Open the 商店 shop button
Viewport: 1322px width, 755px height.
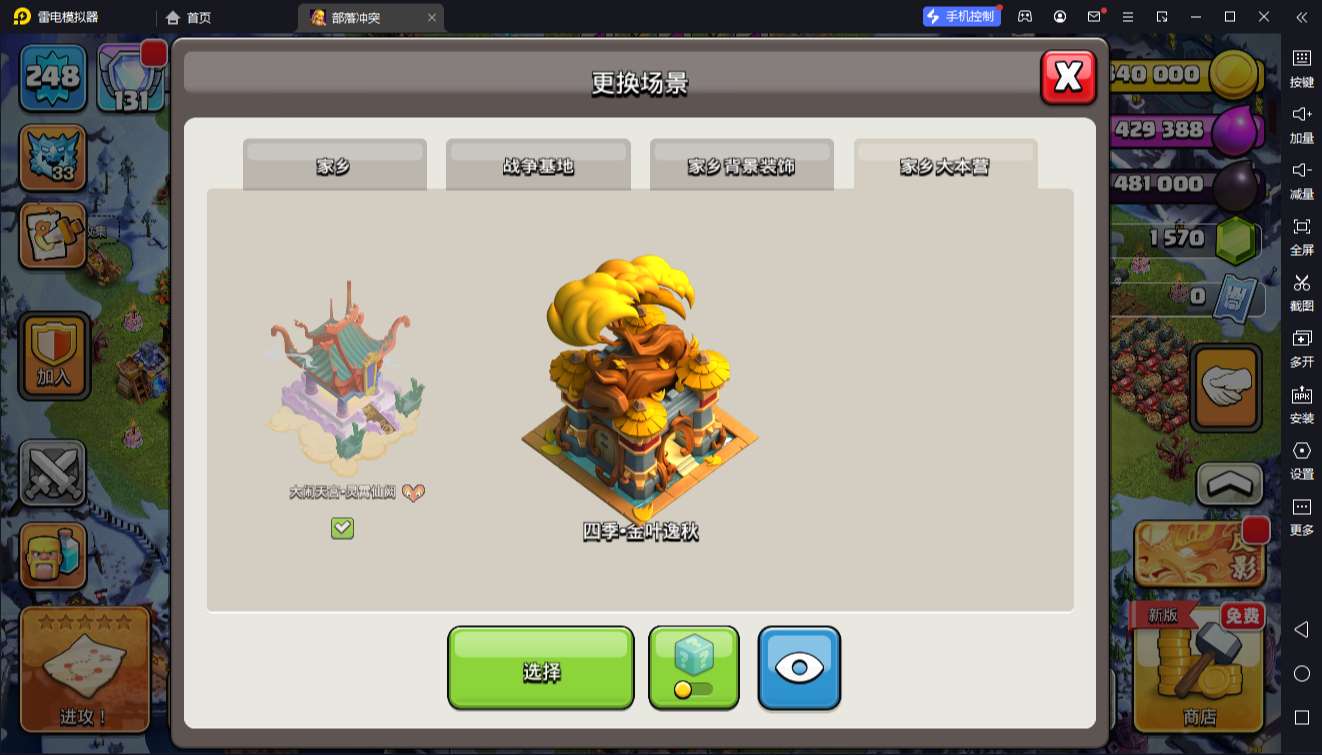[x=1199, y=667]
